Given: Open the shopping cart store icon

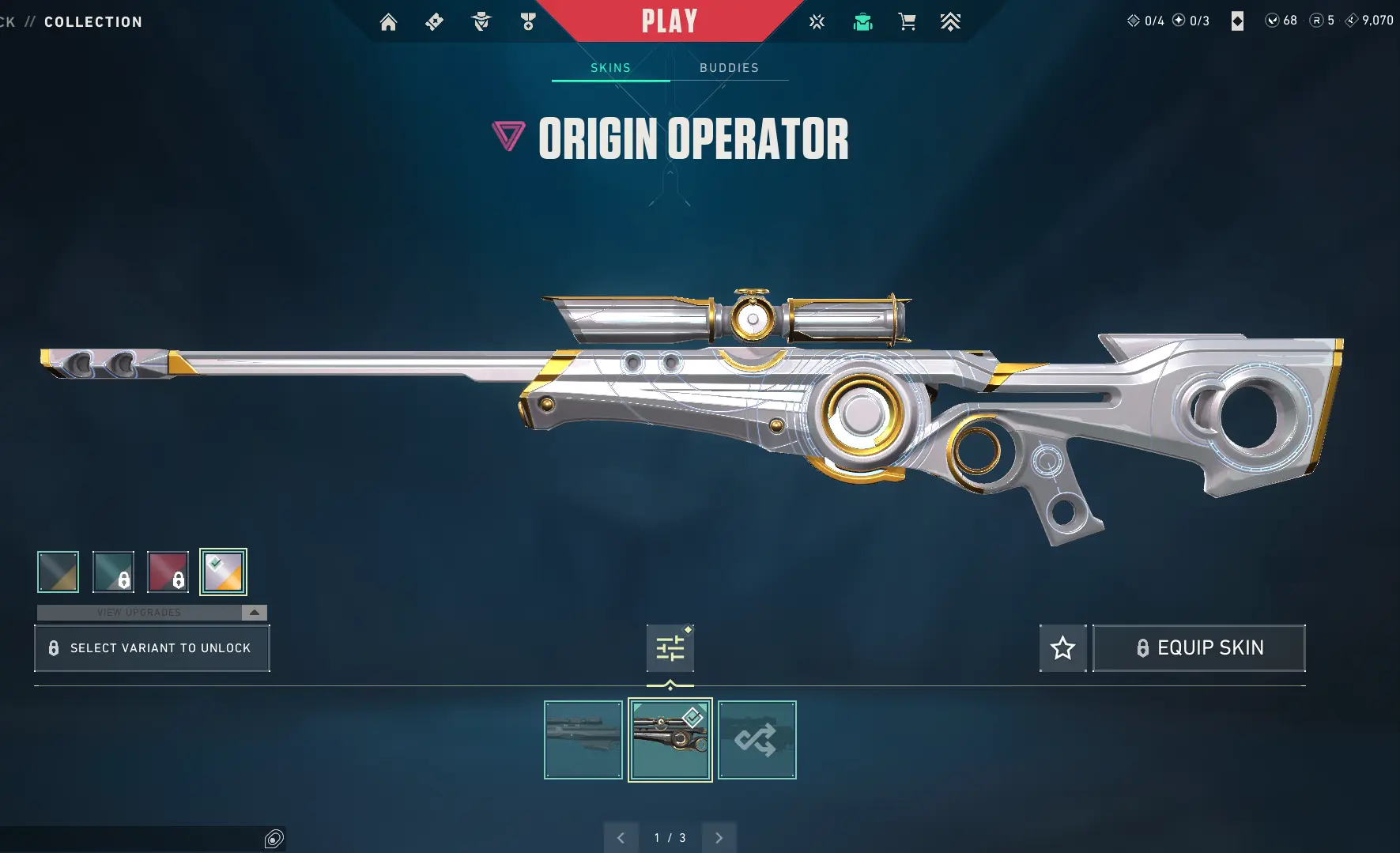Looking at the screenshot, I should click(x=907, y=22).
